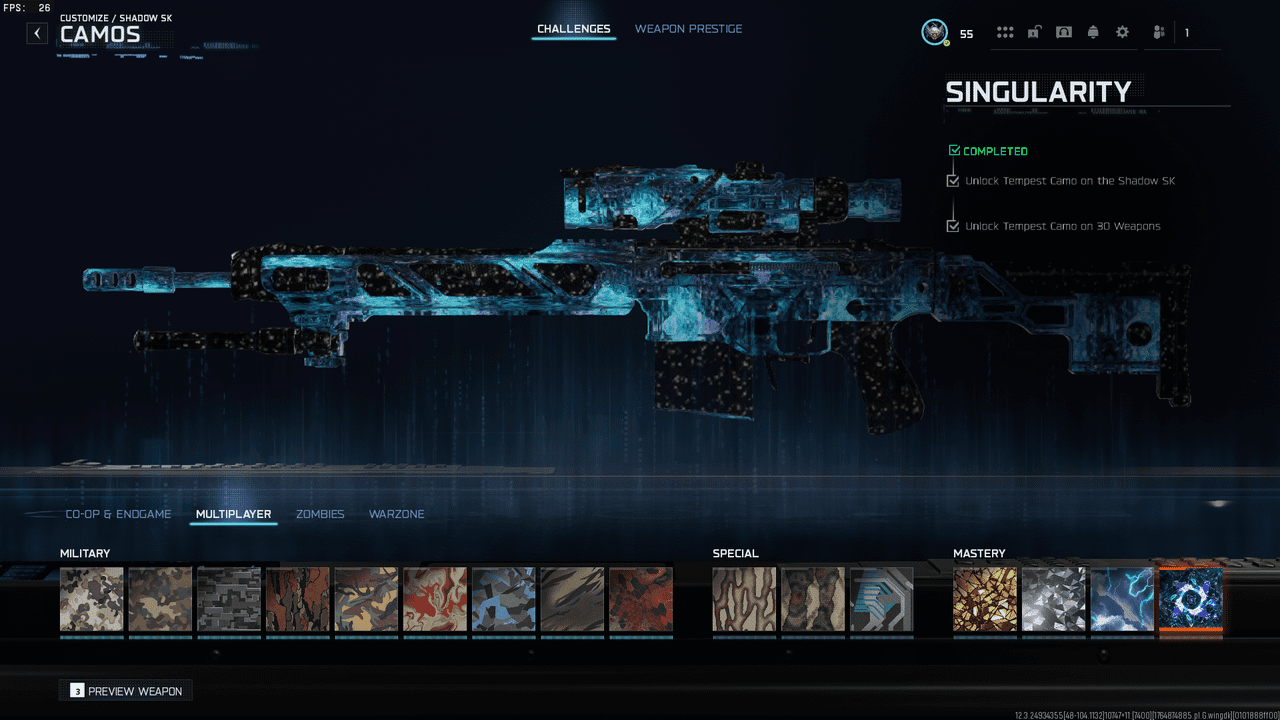Select the currently equipped Singularity camo thumbnail

pyautogui.click(x=1191, y=598)
